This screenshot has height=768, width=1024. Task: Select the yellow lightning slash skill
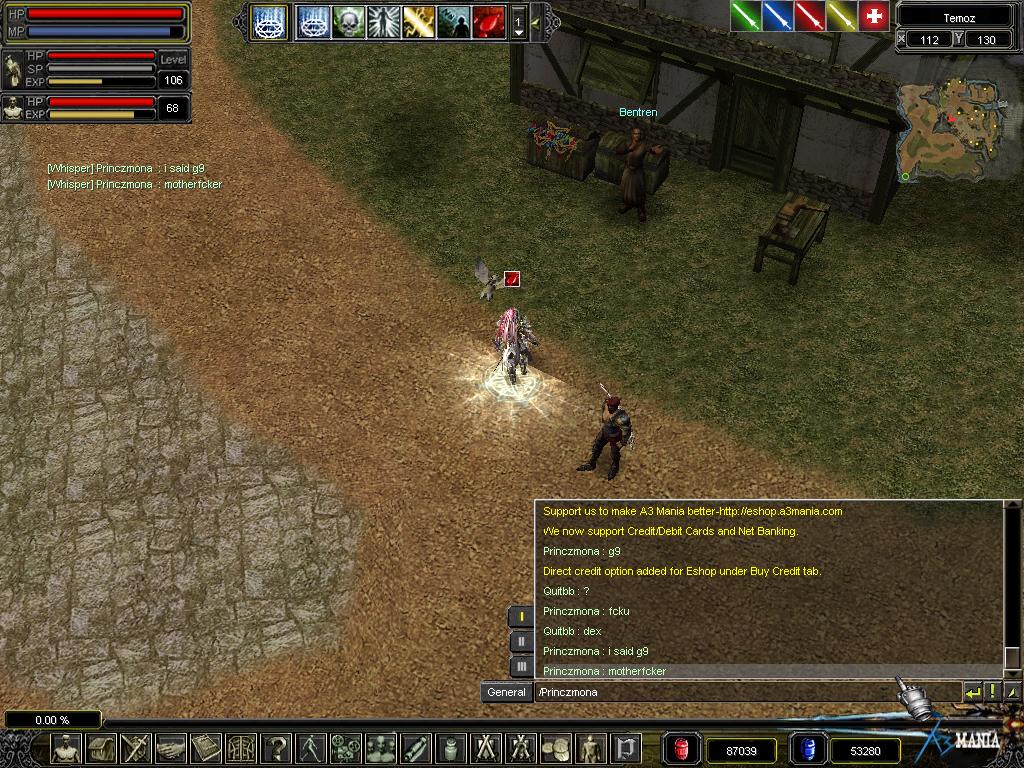point(419,21)
